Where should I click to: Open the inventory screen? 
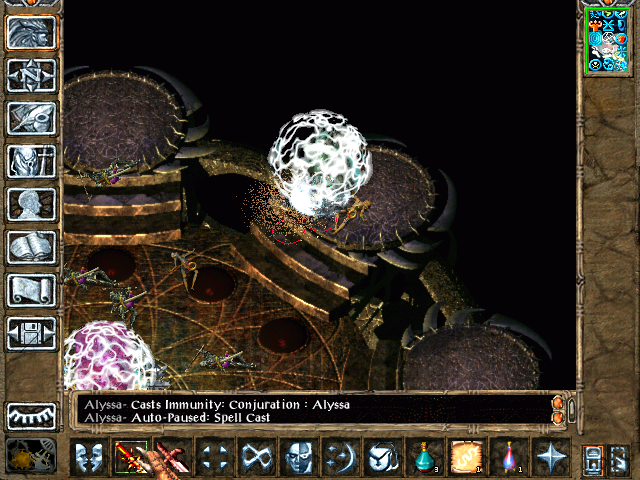click(32, 161)
